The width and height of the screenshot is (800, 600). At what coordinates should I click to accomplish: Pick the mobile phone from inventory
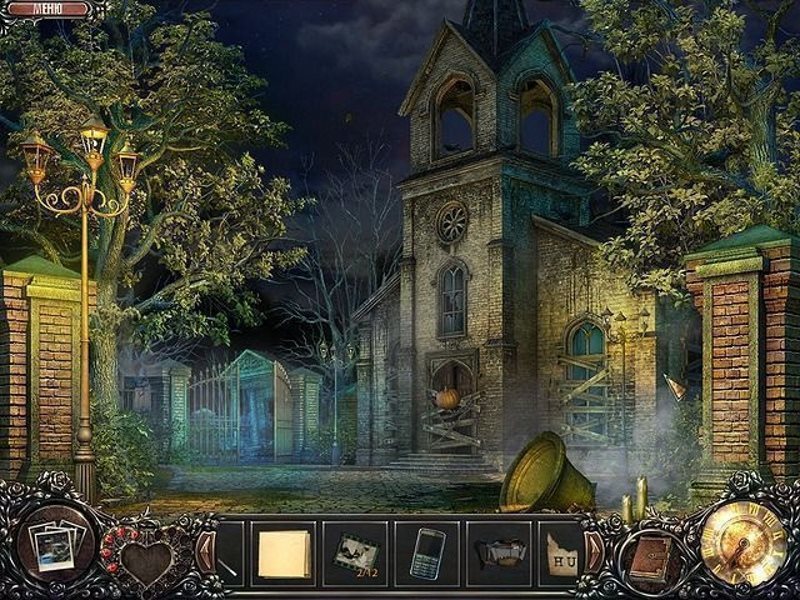(x=427, y=553)
